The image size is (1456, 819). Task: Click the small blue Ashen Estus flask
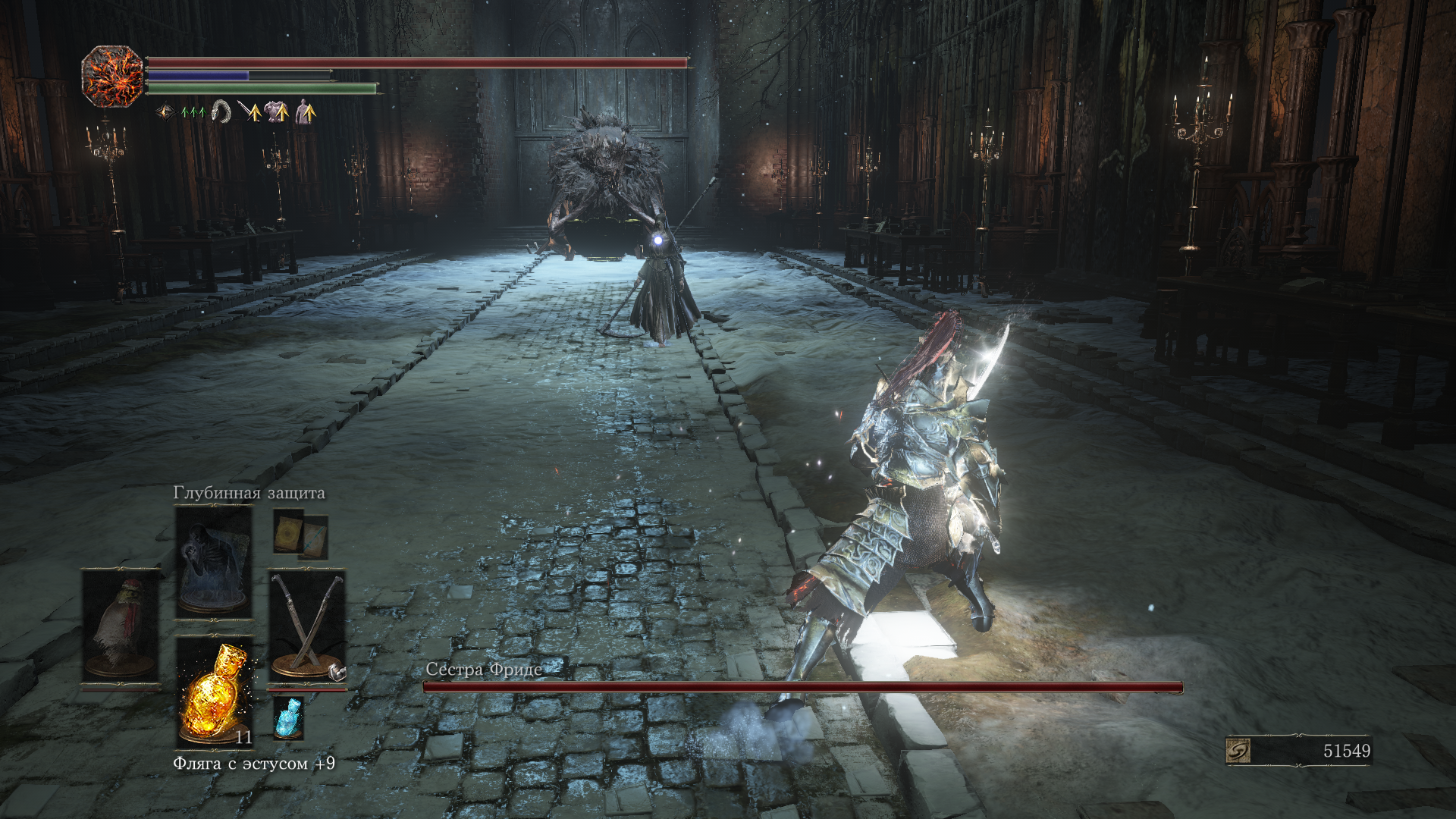288,717
